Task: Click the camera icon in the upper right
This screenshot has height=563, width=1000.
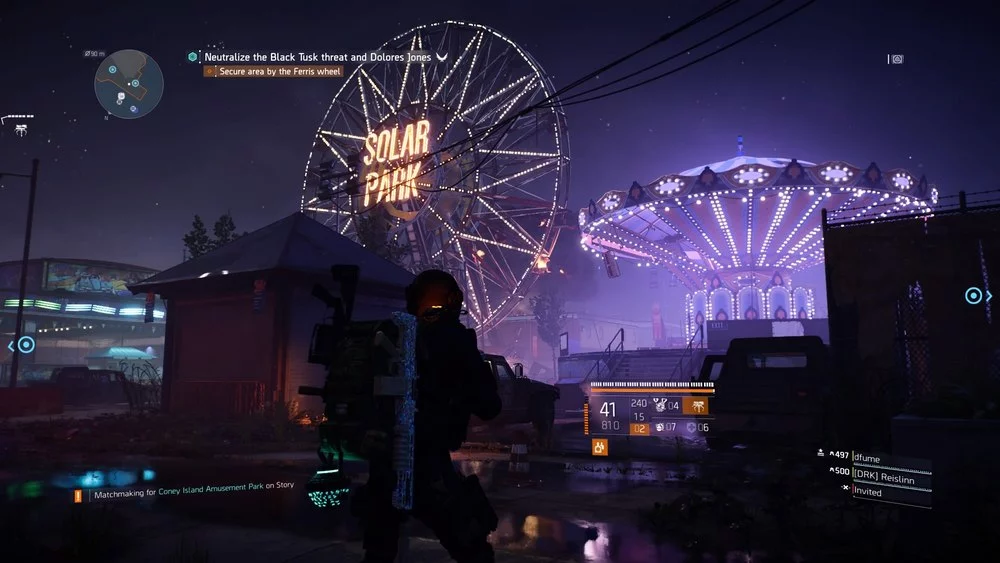Action: click(896, 59)
